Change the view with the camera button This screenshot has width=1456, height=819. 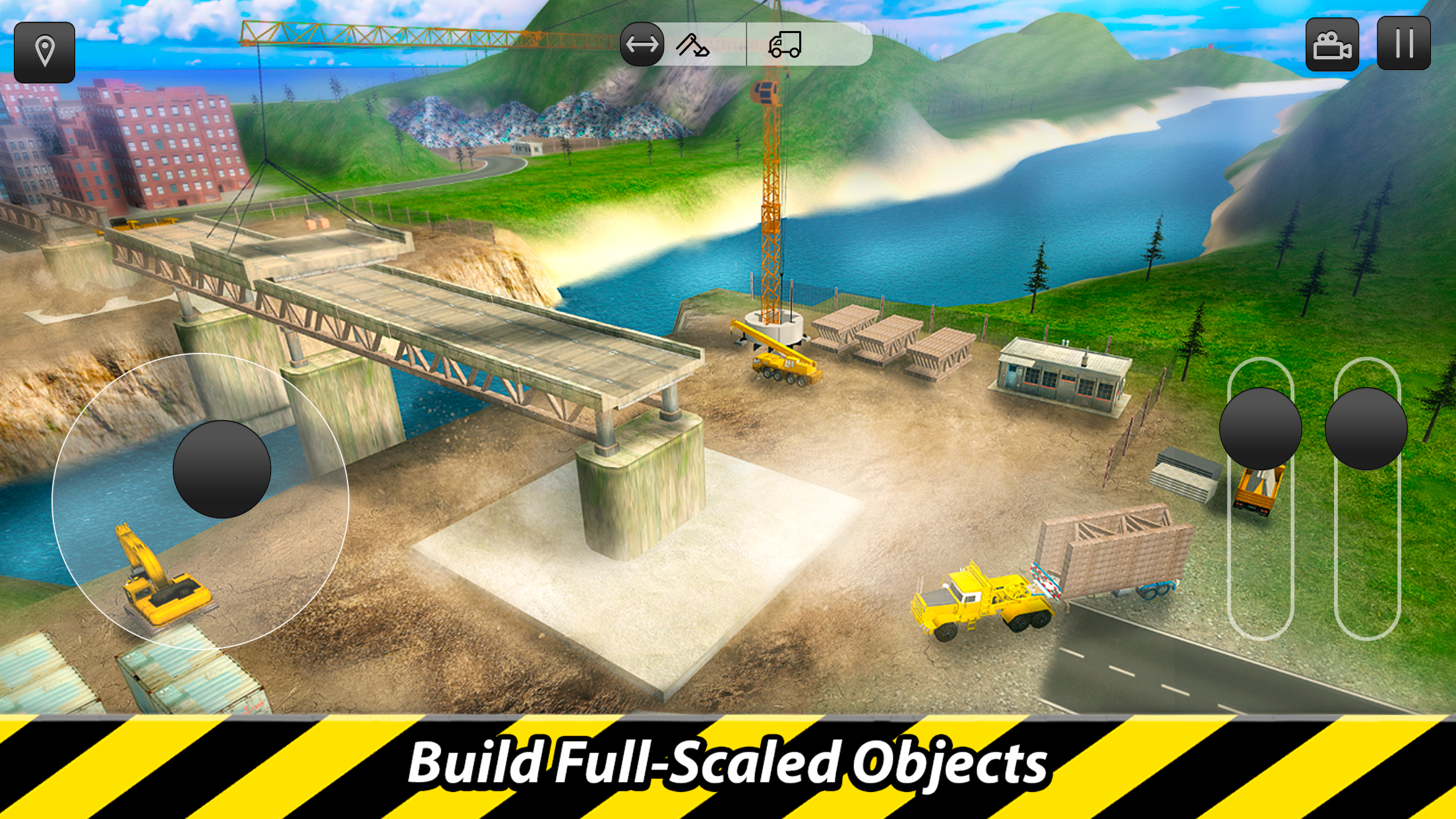point(1332,45)
